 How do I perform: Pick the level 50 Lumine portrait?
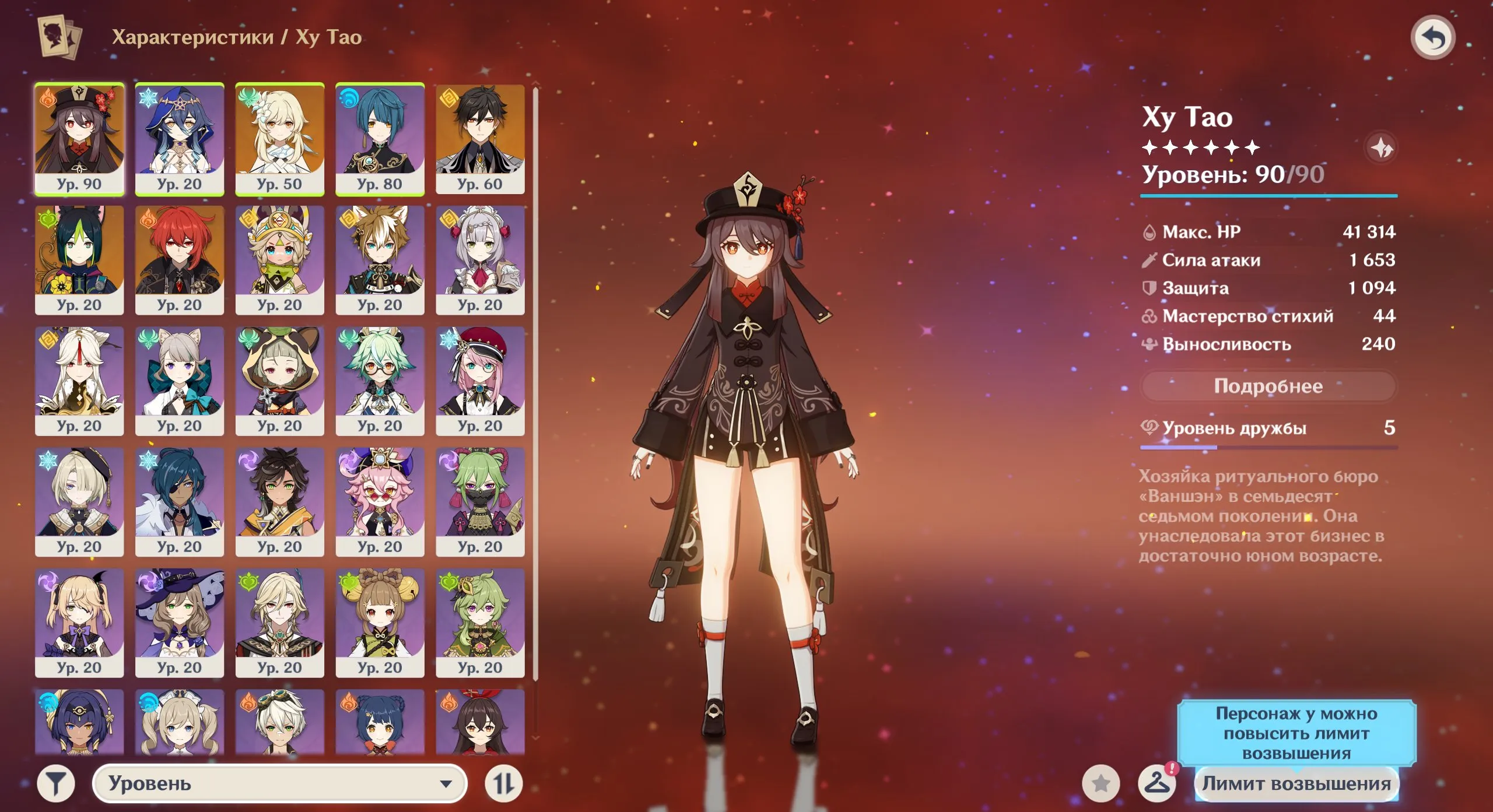(279, 138)
